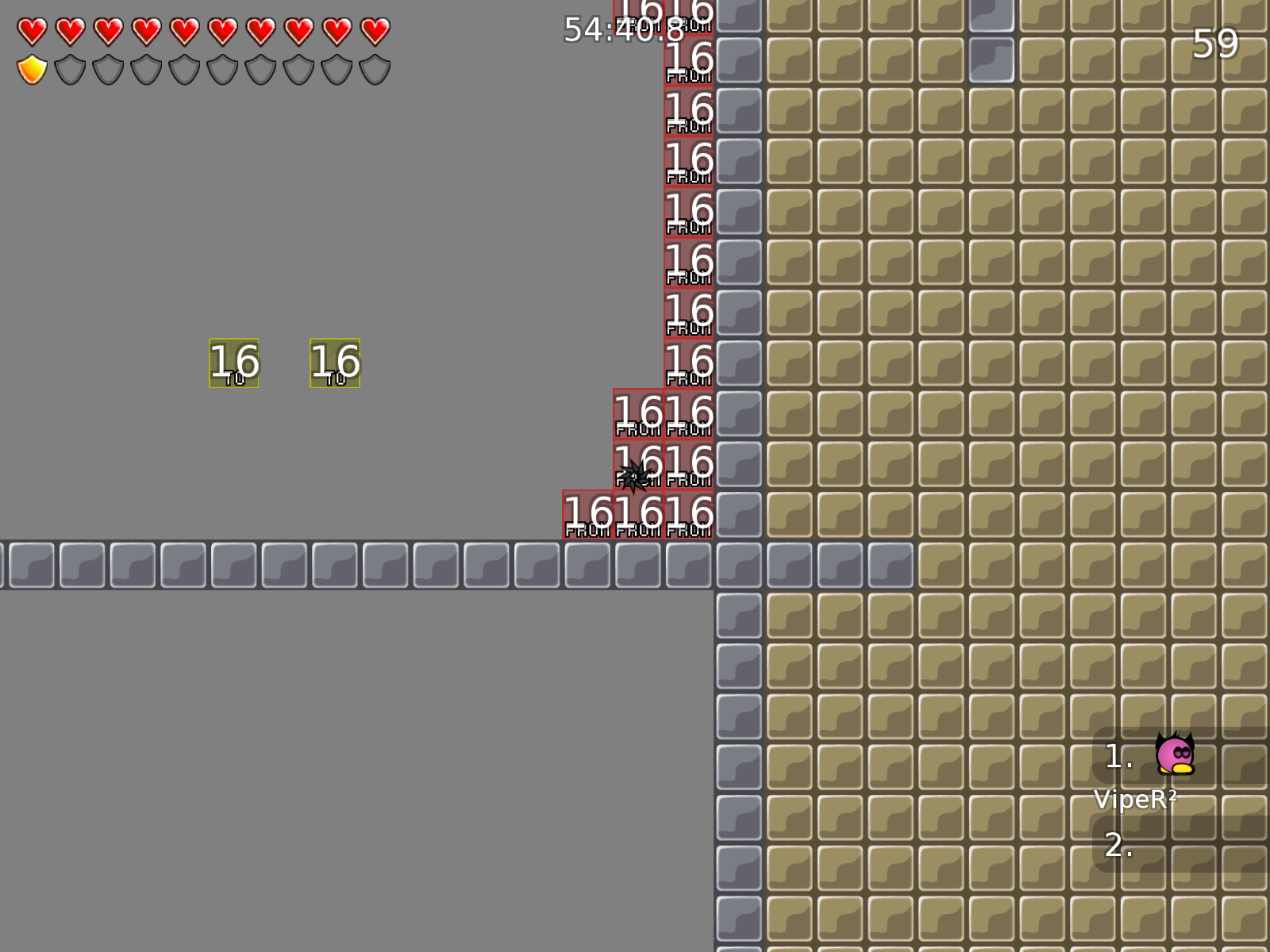
Task: Select the golden armor shield icon
Action: tap(32, 70)
